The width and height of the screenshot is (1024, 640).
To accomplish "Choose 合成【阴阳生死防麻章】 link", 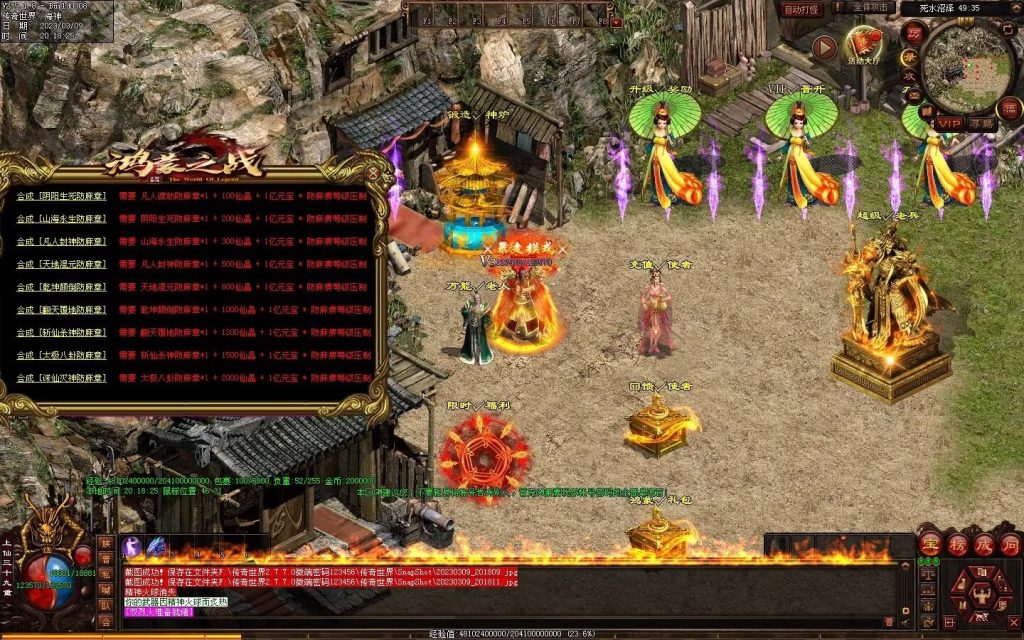I will [61, 196].
